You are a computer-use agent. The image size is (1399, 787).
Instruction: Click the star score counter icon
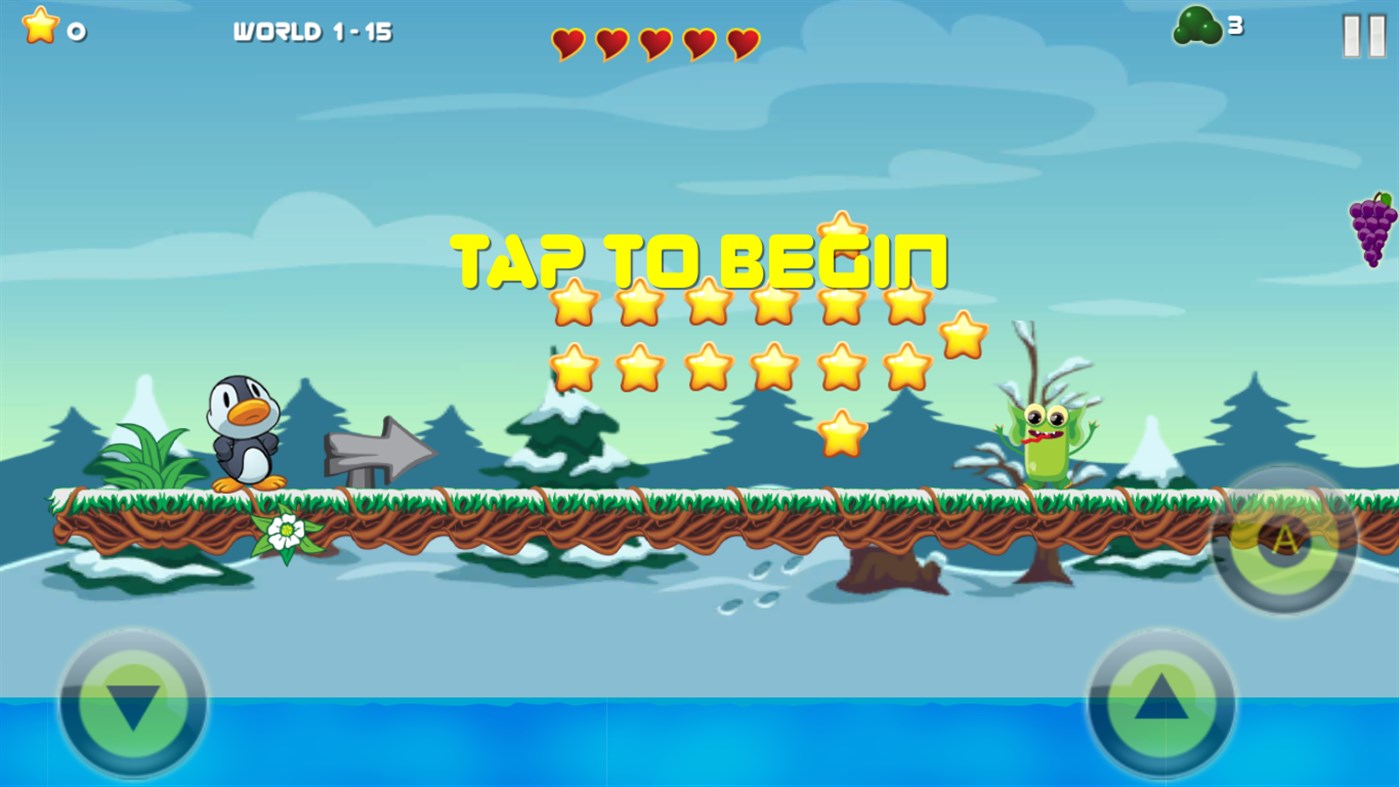coord(38,25)
